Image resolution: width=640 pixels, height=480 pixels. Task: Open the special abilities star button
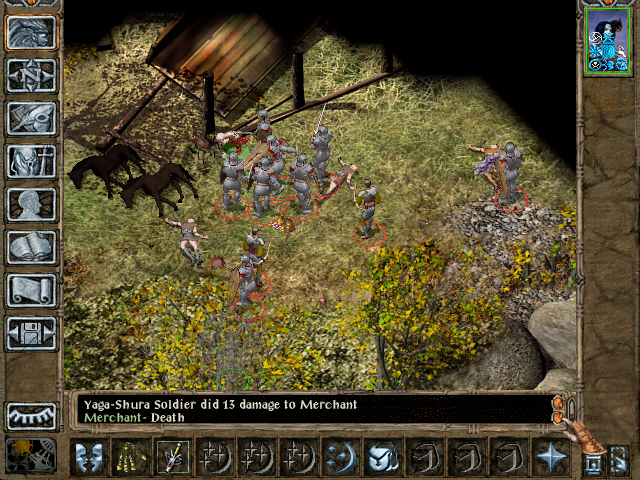point(549,456)
